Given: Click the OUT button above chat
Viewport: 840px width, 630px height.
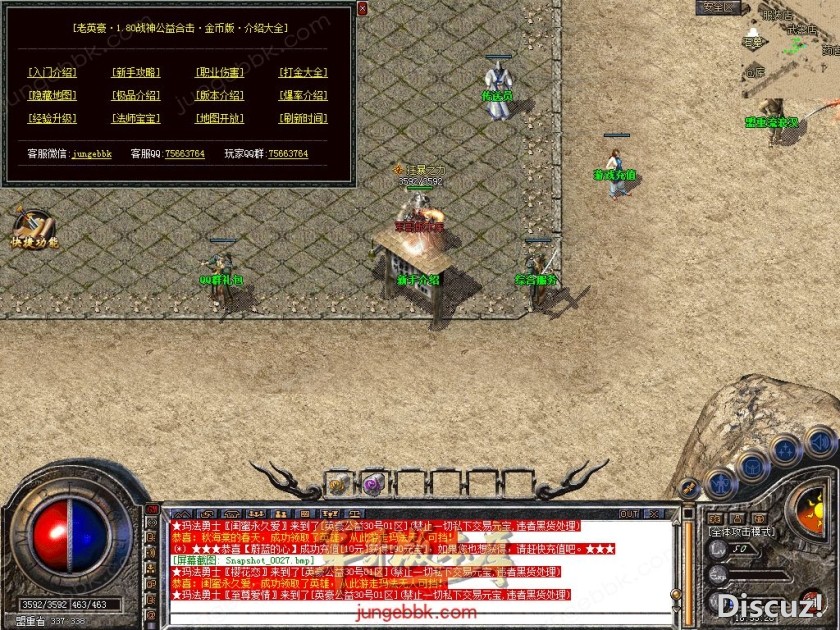Looking at the screenshot, I should pyautogui.click(x=629, y=514).
